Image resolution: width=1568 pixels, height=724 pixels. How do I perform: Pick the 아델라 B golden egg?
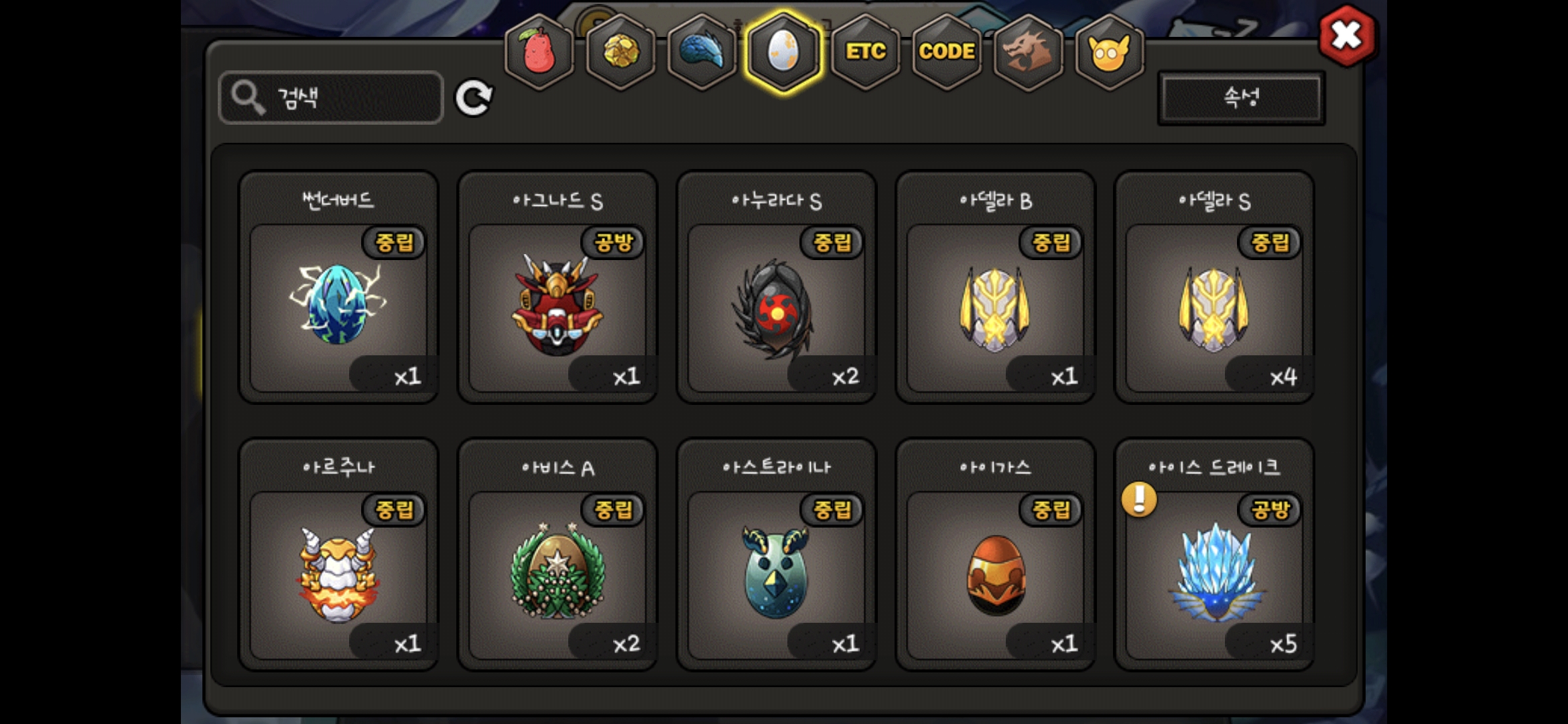click(x=995, y=305)
